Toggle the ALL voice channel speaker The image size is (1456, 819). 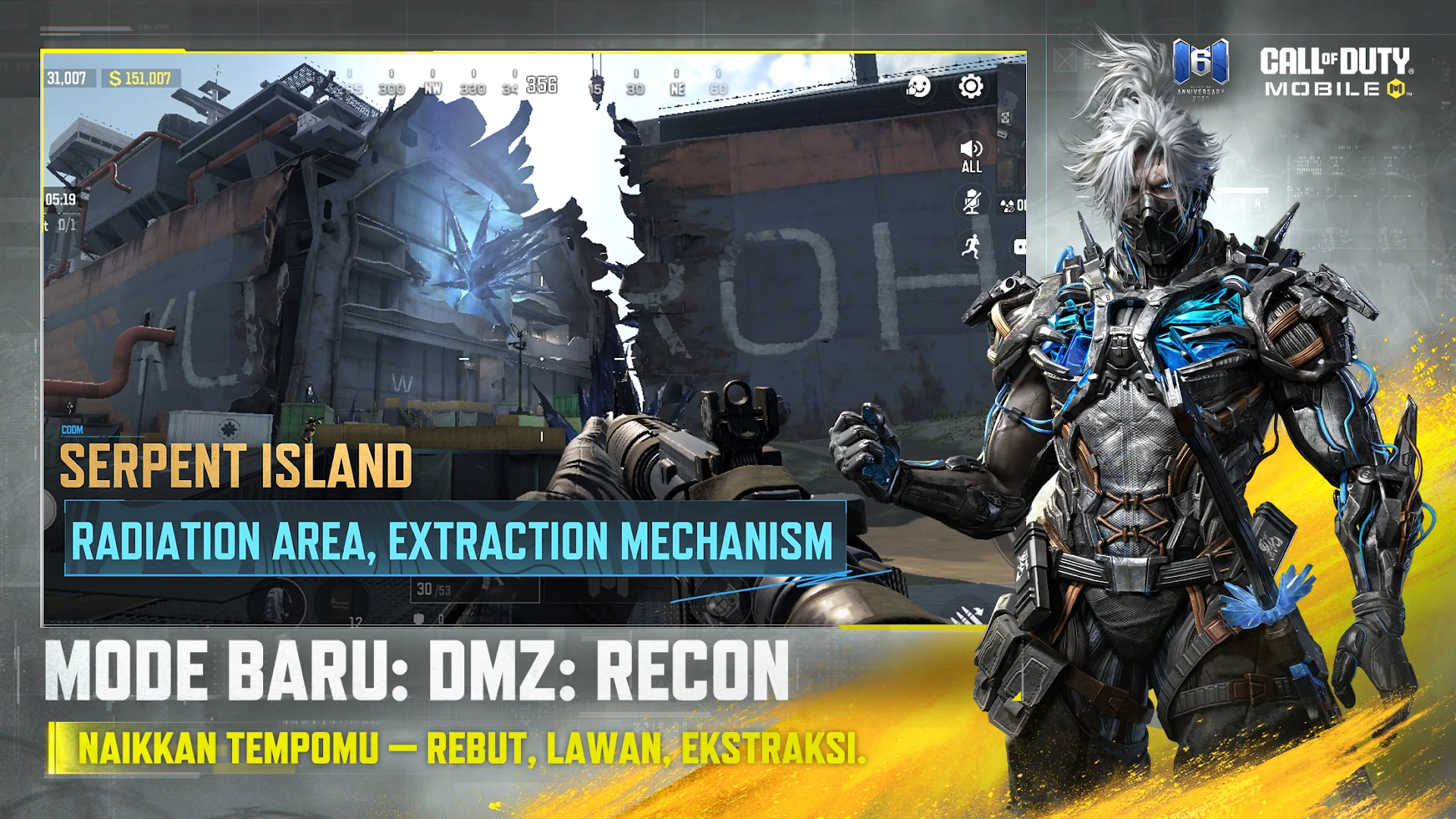(x=971, y=152)
